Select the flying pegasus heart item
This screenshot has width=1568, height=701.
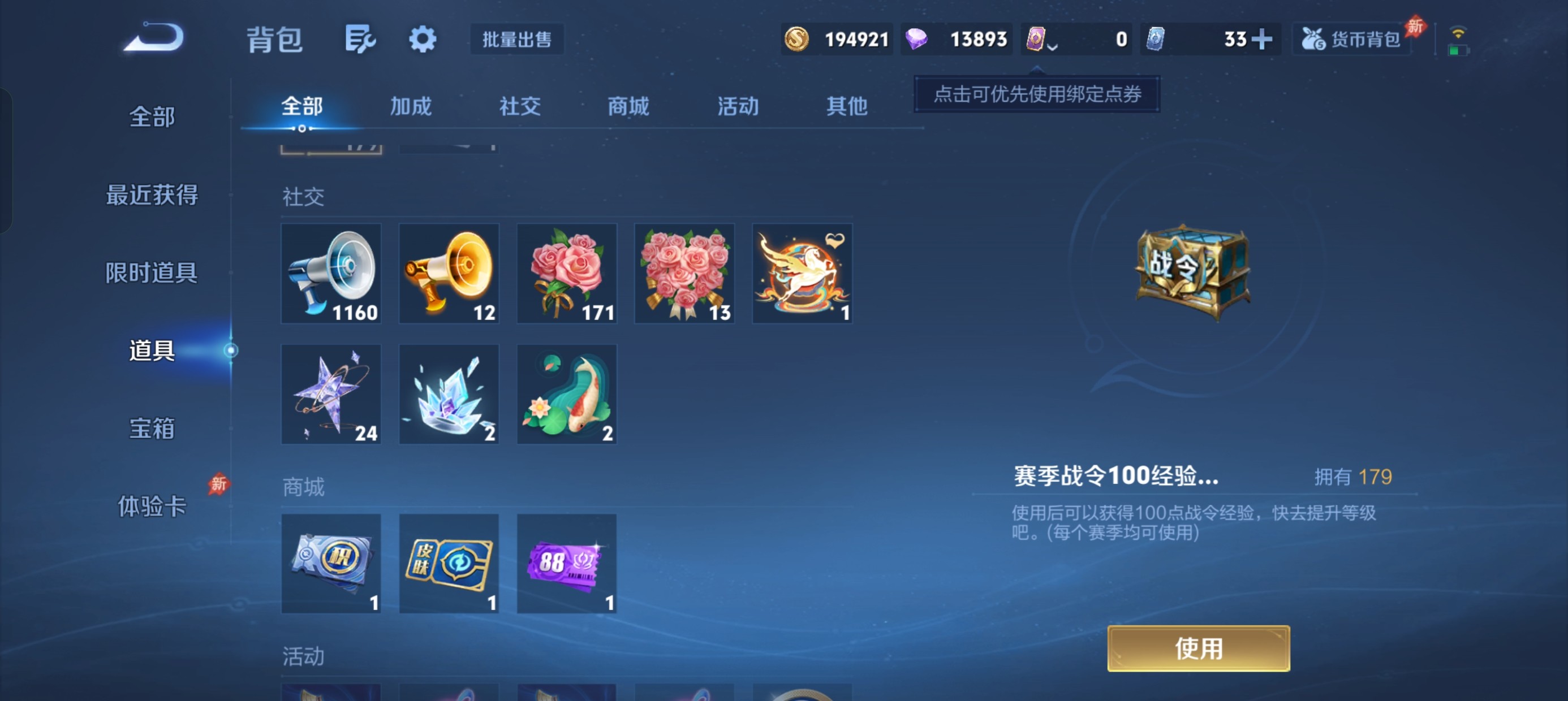pos(802,273)
